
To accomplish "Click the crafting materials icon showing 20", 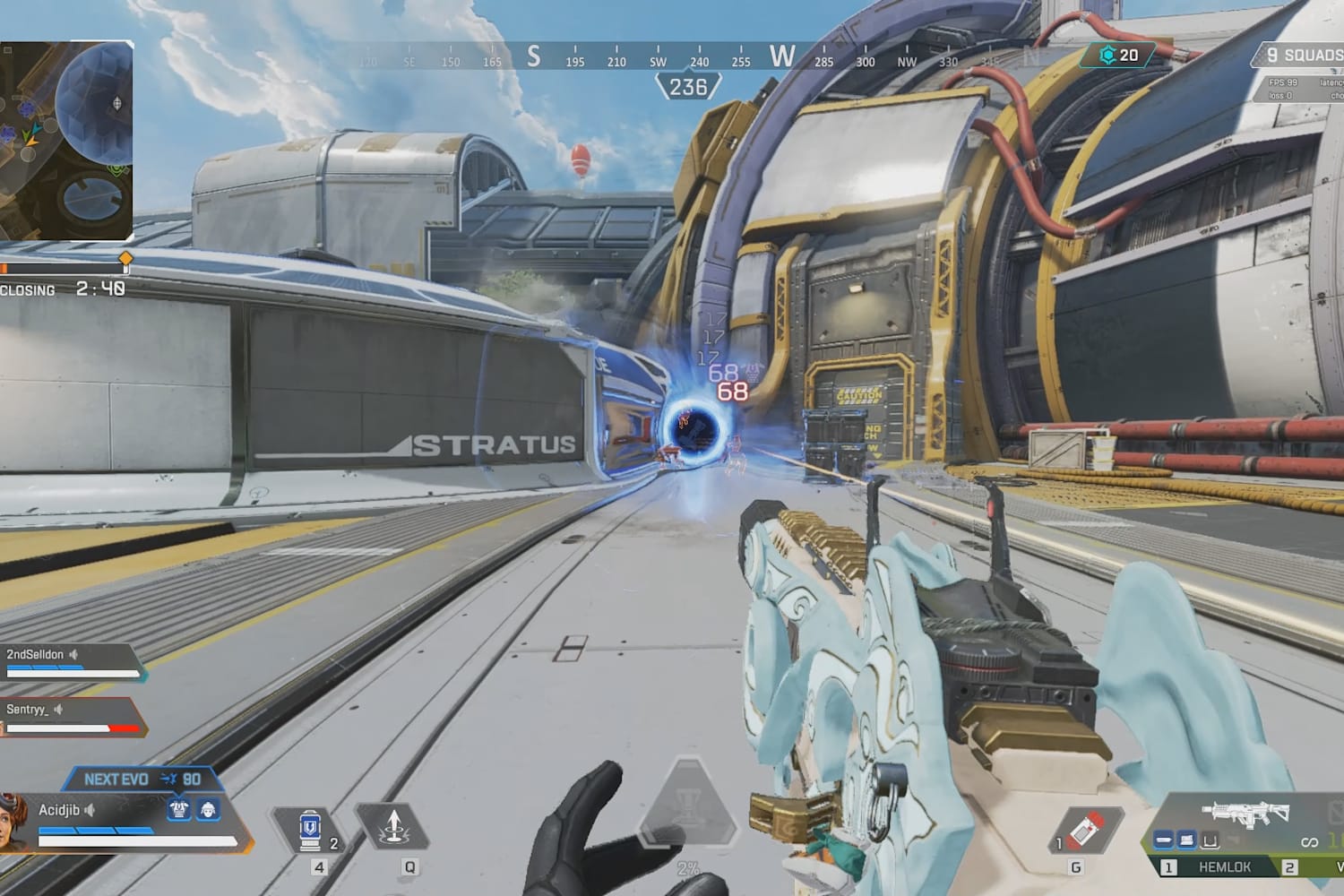I will click(x=1107, y=54).
